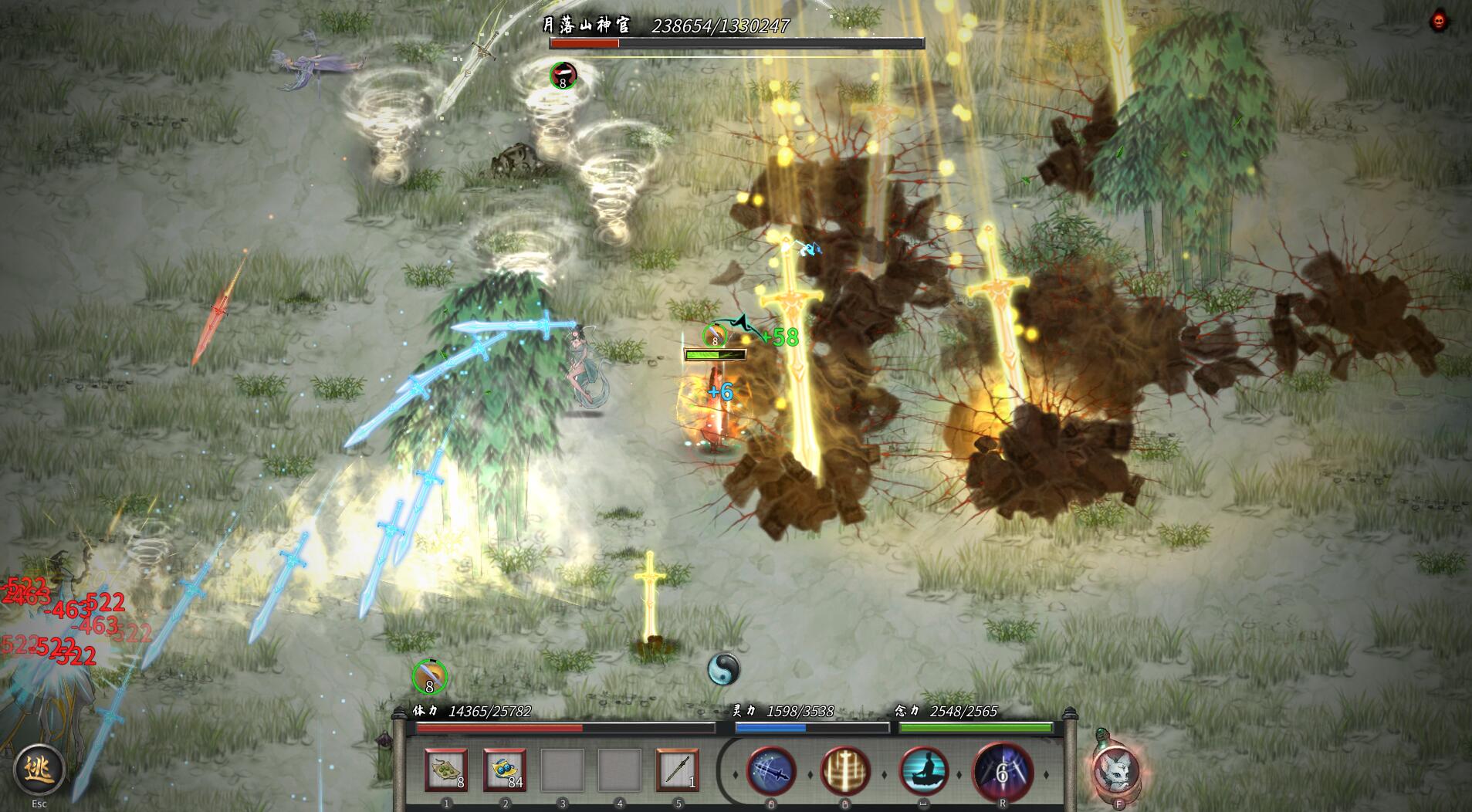Use the green pills item in slot 1
This screenshot has width=1472, height=812.
(x=446, y=770)
